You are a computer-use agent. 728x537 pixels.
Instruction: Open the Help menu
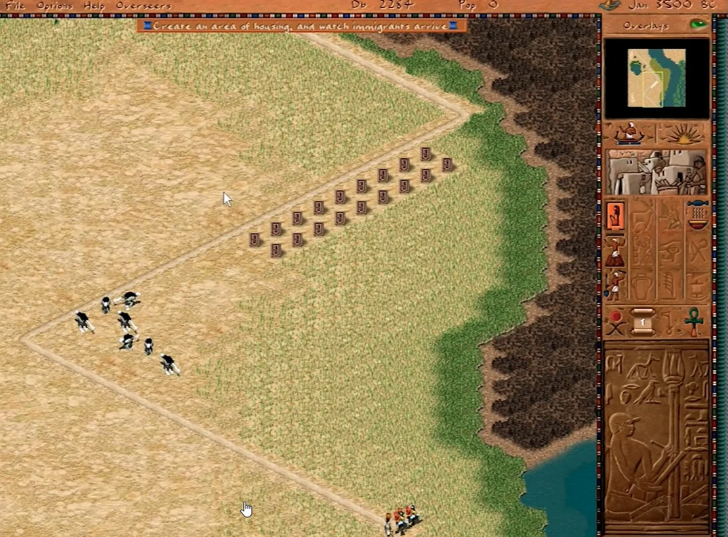click(x=94, y=6)
